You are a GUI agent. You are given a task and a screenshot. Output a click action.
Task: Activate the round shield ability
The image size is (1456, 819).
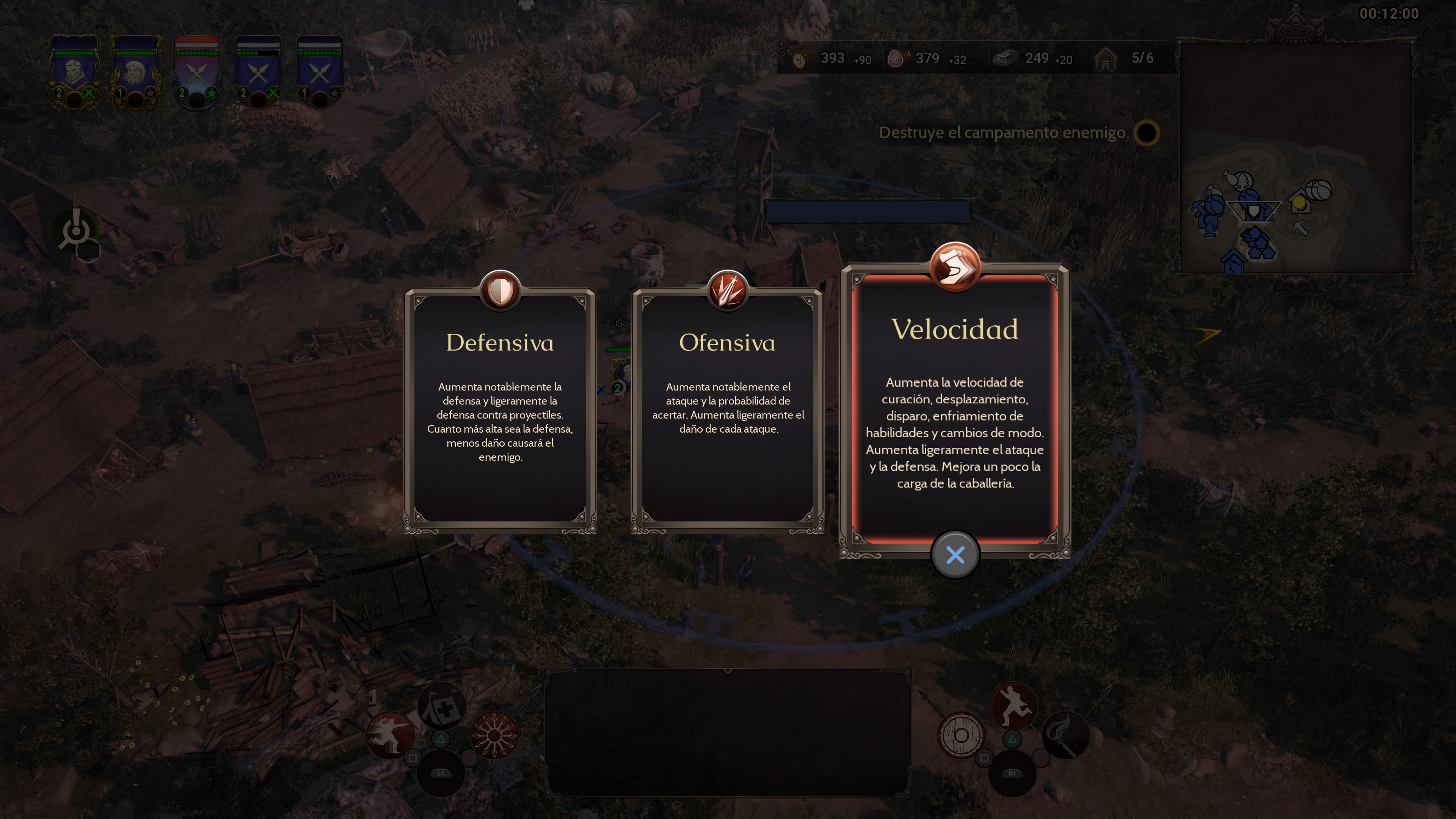point(961,735)
